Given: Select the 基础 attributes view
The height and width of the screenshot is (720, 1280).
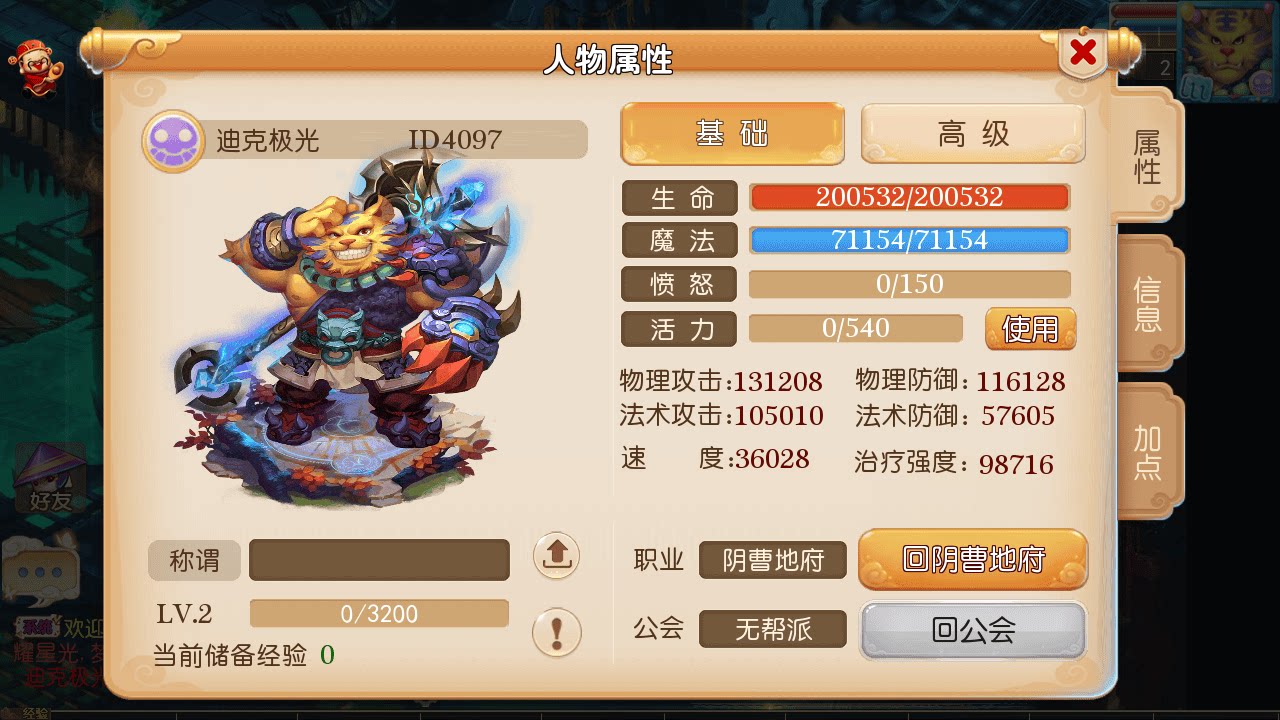Looking at the screenshot, I should click(731, 133).
